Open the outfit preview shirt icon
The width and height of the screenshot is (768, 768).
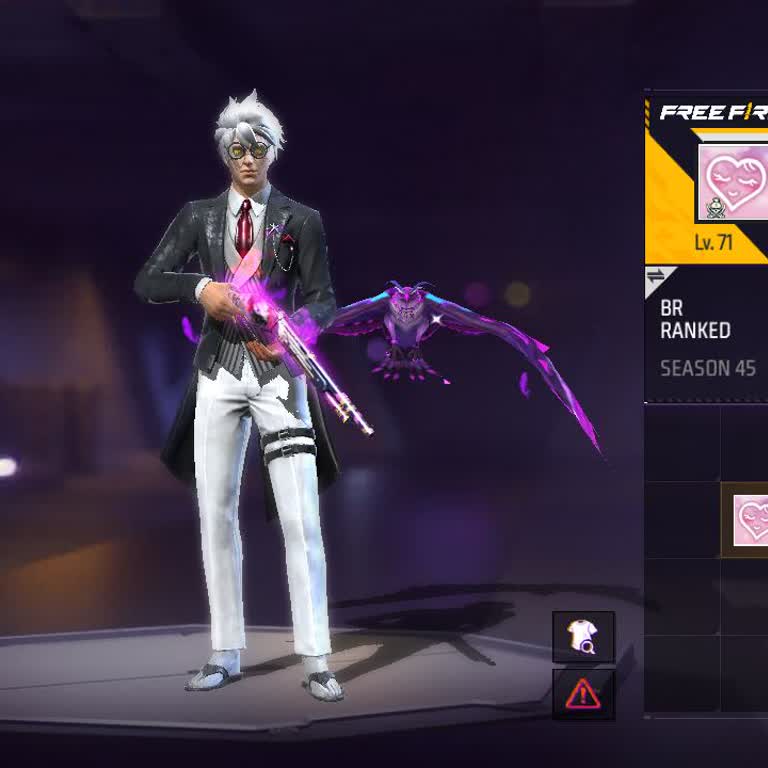tap(583, 637)
